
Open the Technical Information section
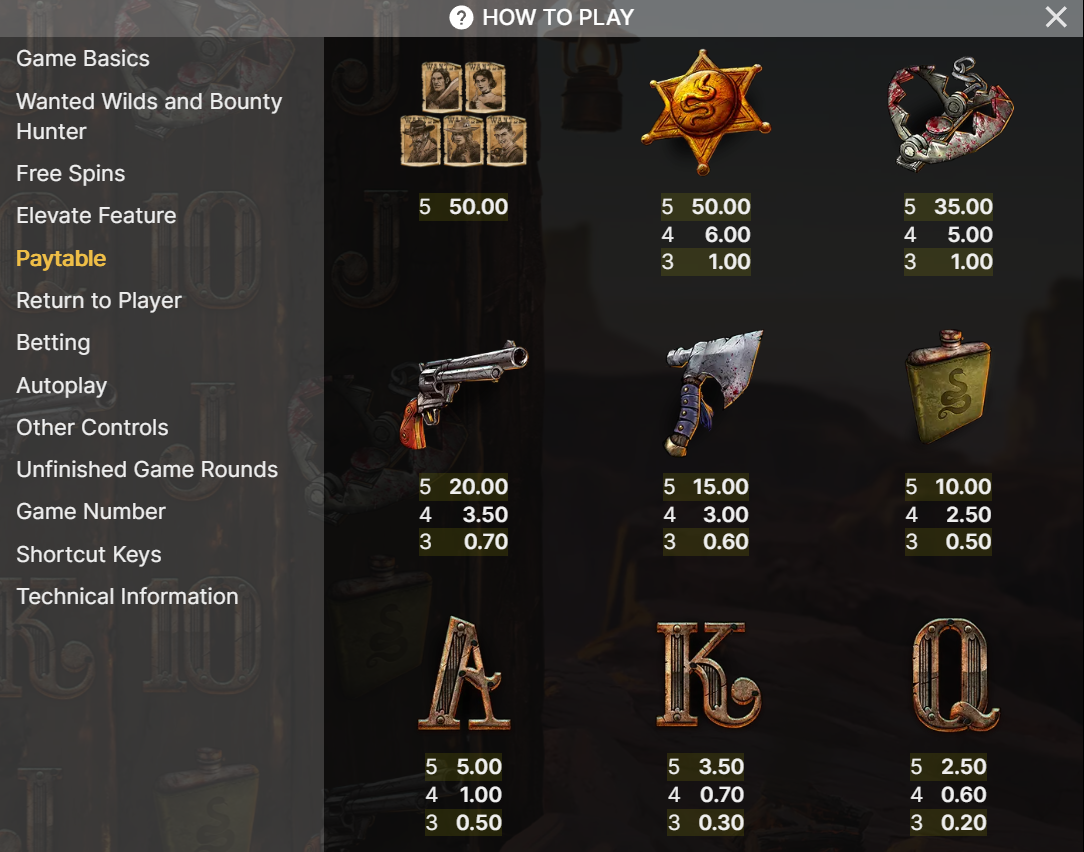pos(127,597)
